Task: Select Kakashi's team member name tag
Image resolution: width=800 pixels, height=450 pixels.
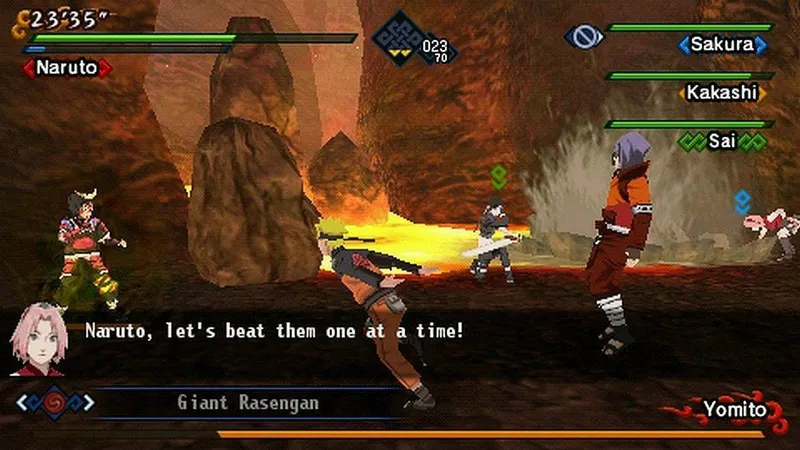Action: (x=722, y=92)
